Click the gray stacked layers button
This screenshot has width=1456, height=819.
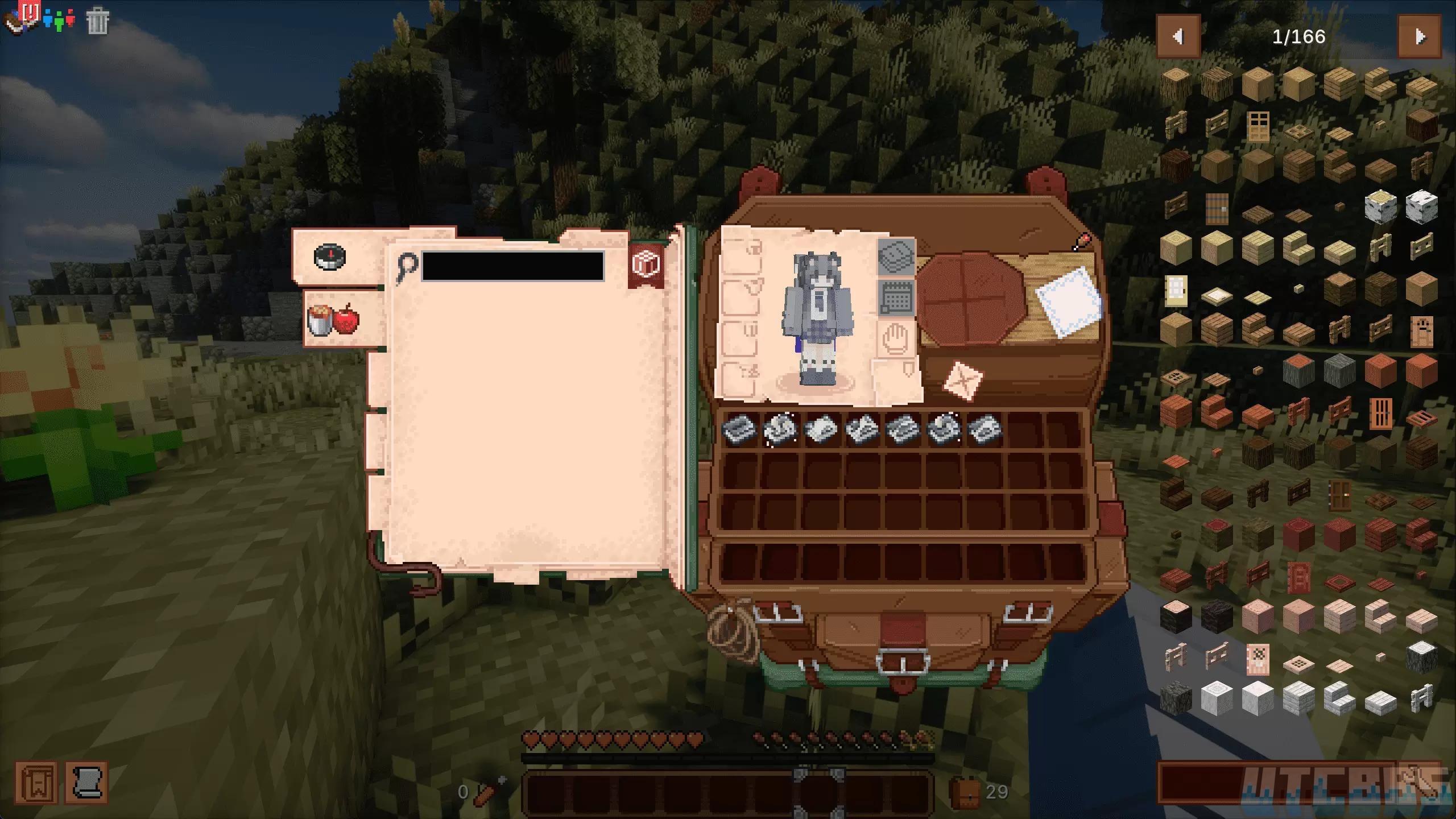[x=896, y=255]
